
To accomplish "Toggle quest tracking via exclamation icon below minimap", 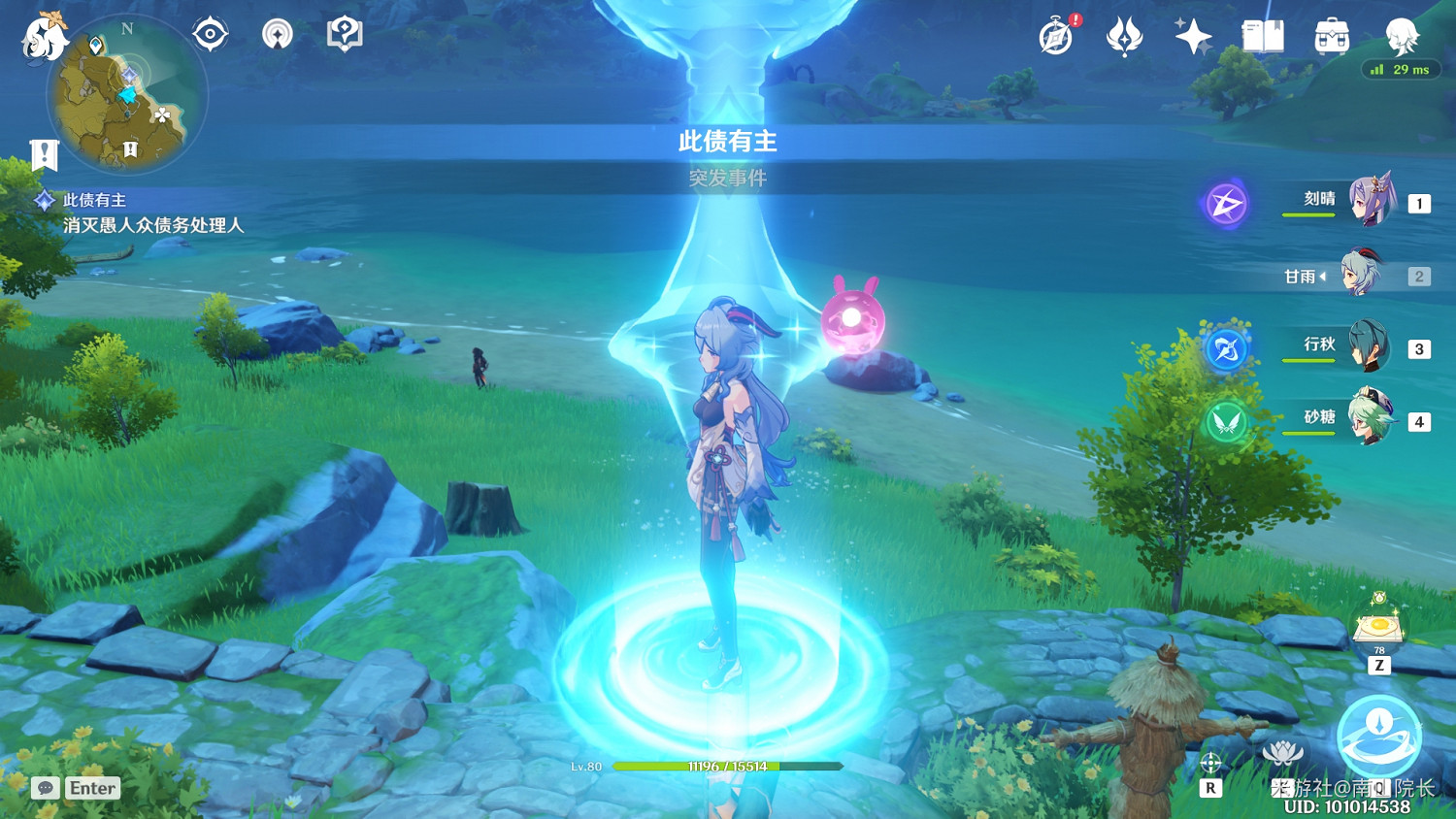I will pyautogui.click(x=43, y=153).
